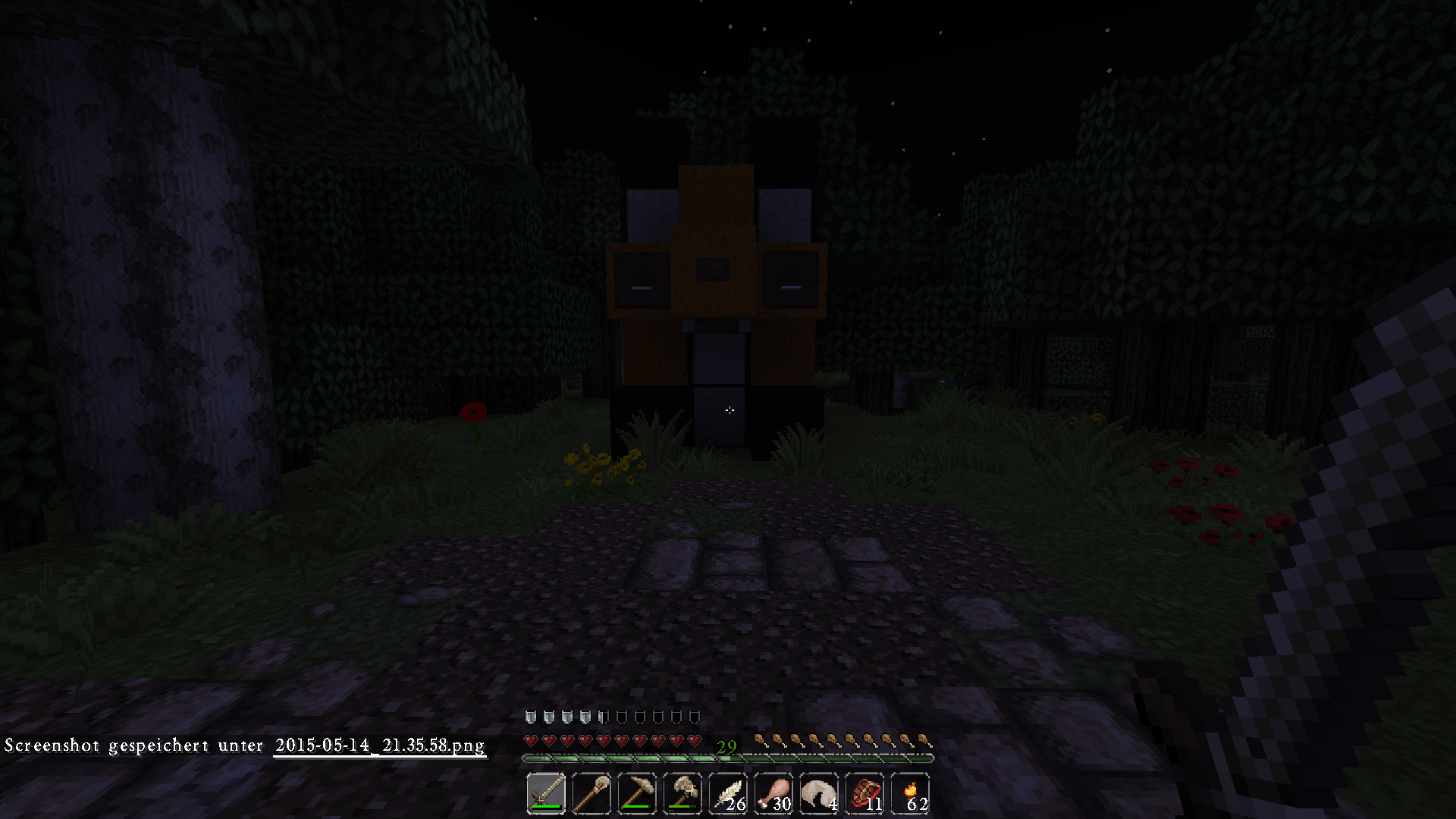Select the stack of 26 feathers
The image size is (1456, 819).
(x=728, y=794)
